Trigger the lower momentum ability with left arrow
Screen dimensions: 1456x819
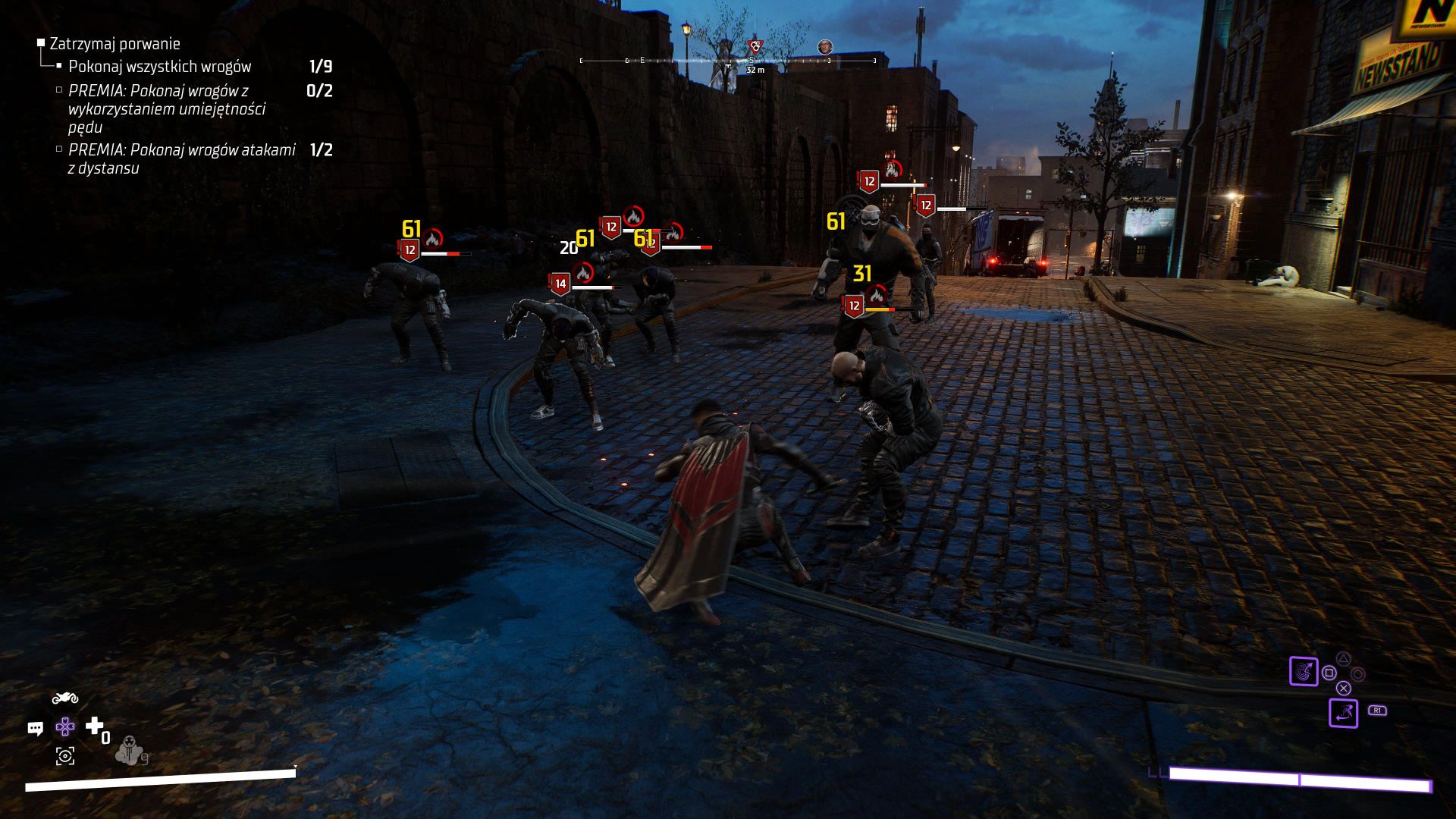(x=1343, y=713)
